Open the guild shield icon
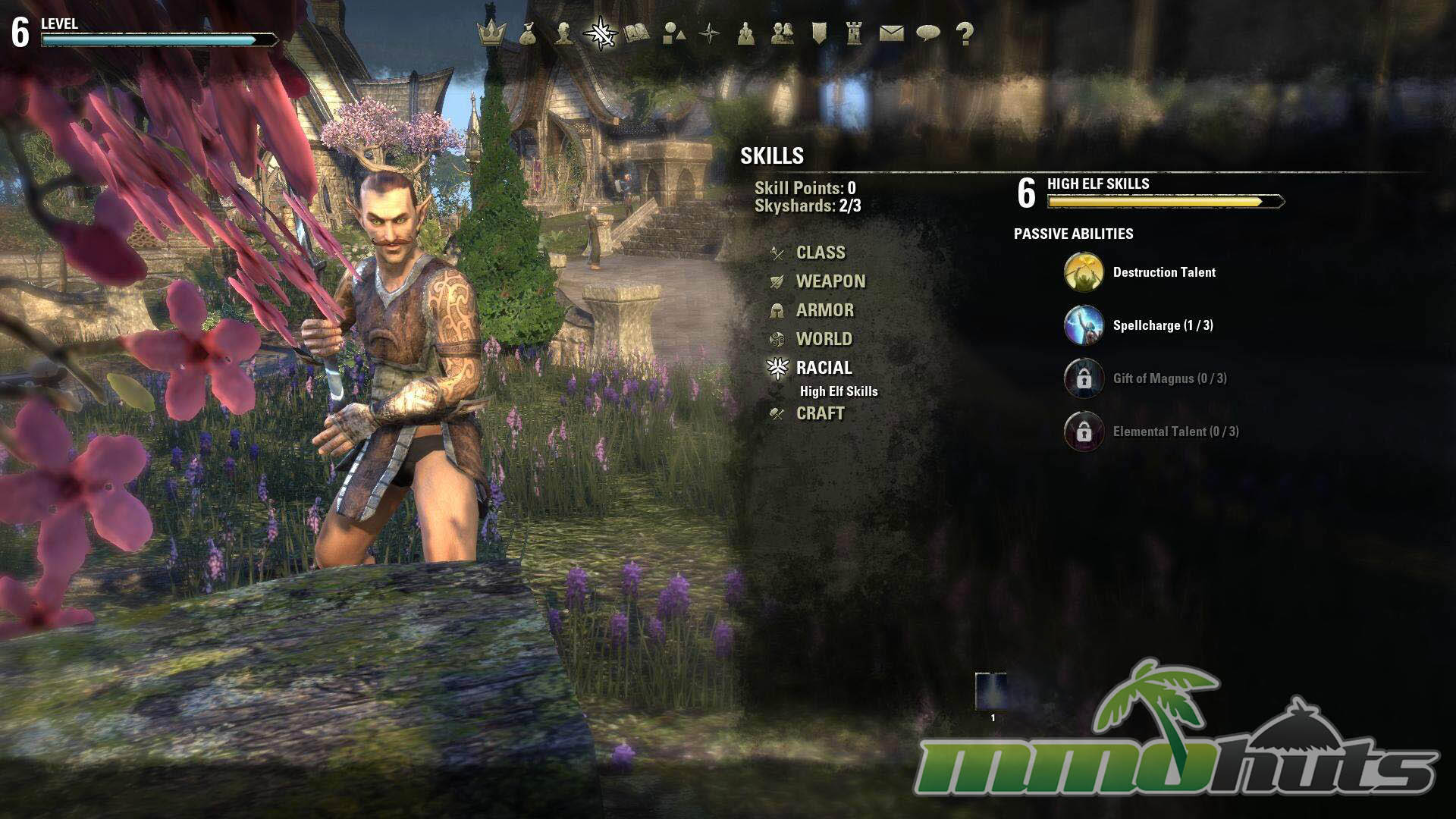Viewport: 1456px width, 819px height. coord(819,33)
